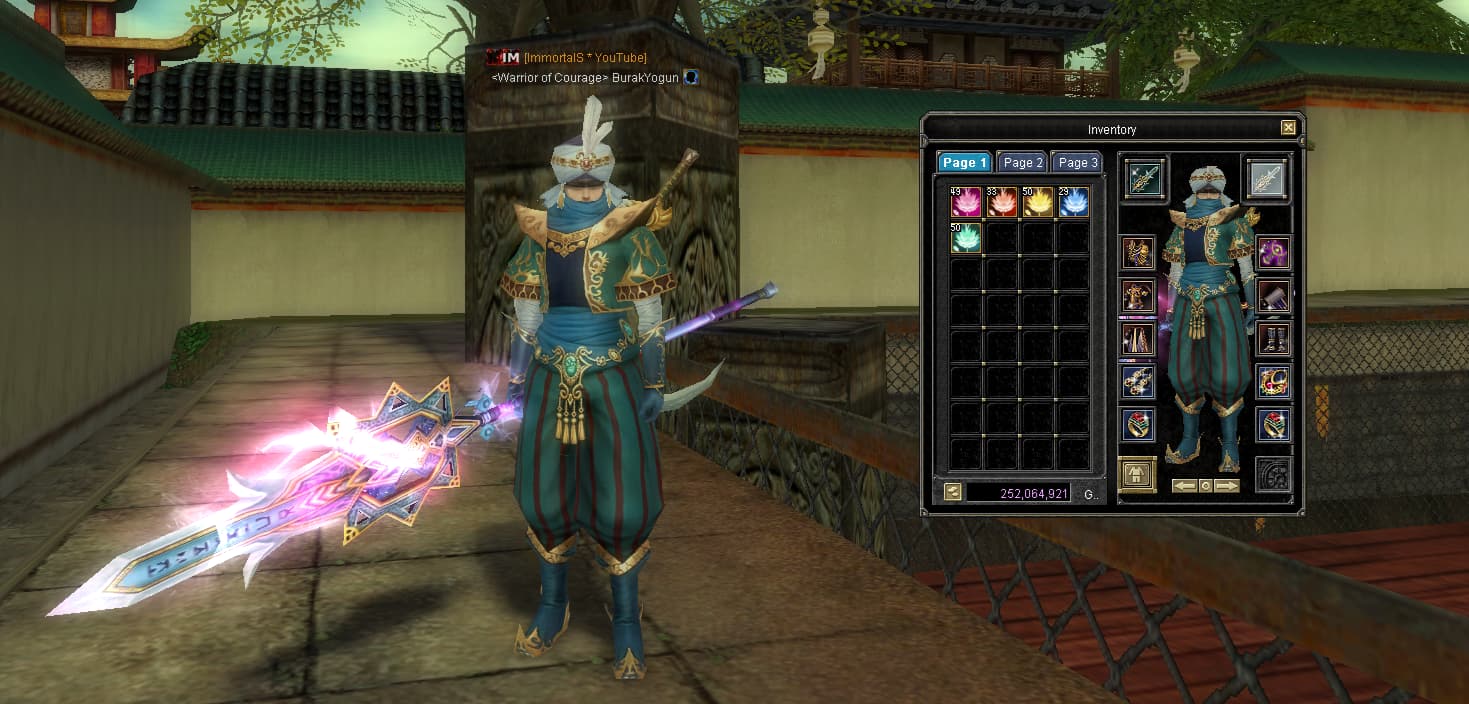The image size is (1469, 704).
Task: Select the pink lotus stack of 49
Action: click(x=966, y=203)
